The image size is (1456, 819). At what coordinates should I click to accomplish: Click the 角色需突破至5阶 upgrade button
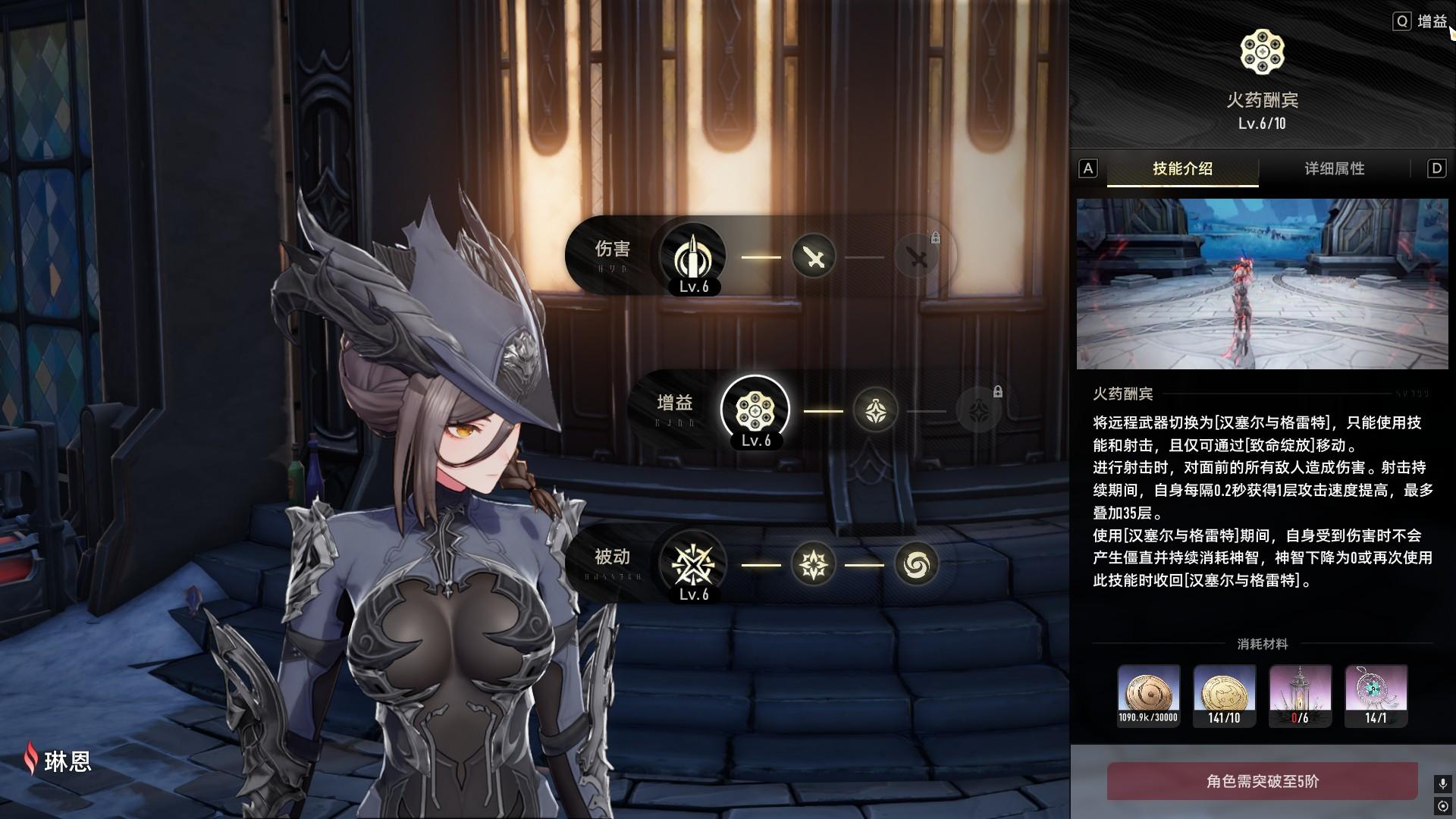click(1262, 781)
